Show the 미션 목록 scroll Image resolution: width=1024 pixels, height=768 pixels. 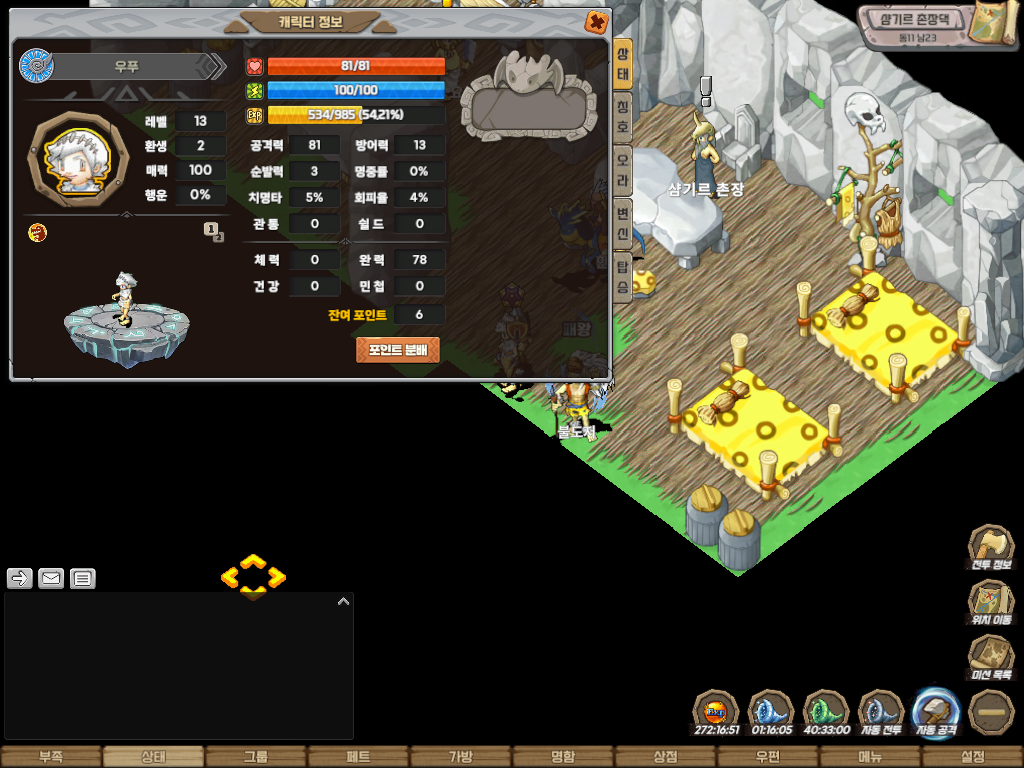coord(990,658)
